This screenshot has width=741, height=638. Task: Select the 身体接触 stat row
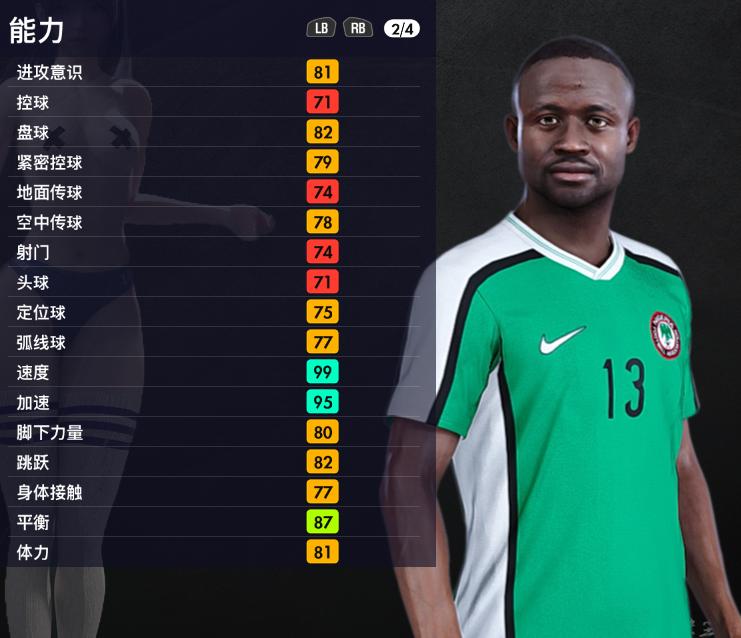tap(215, 492)
